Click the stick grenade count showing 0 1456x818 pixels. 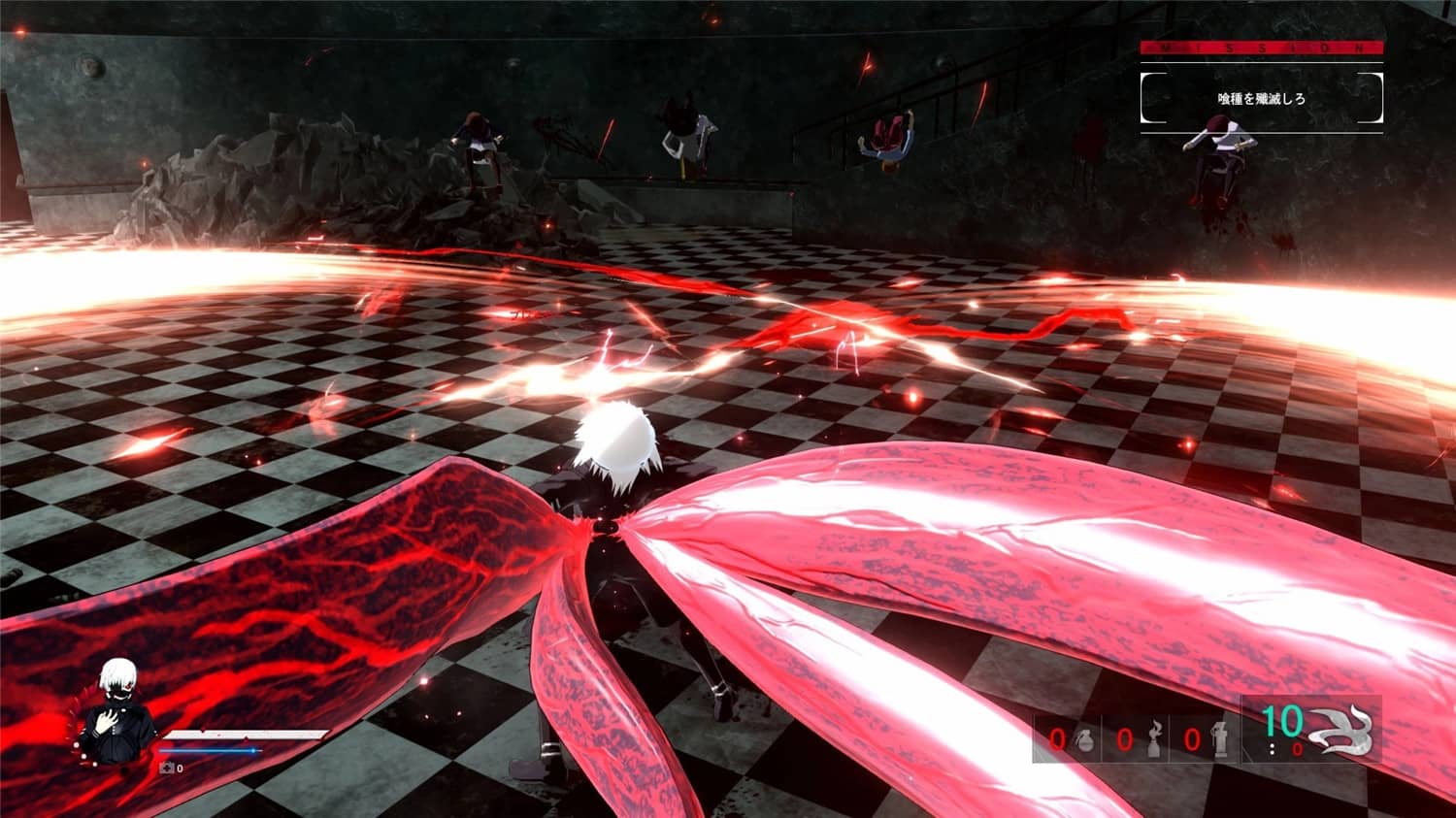pyautogui.click(x=1192, y=738)
